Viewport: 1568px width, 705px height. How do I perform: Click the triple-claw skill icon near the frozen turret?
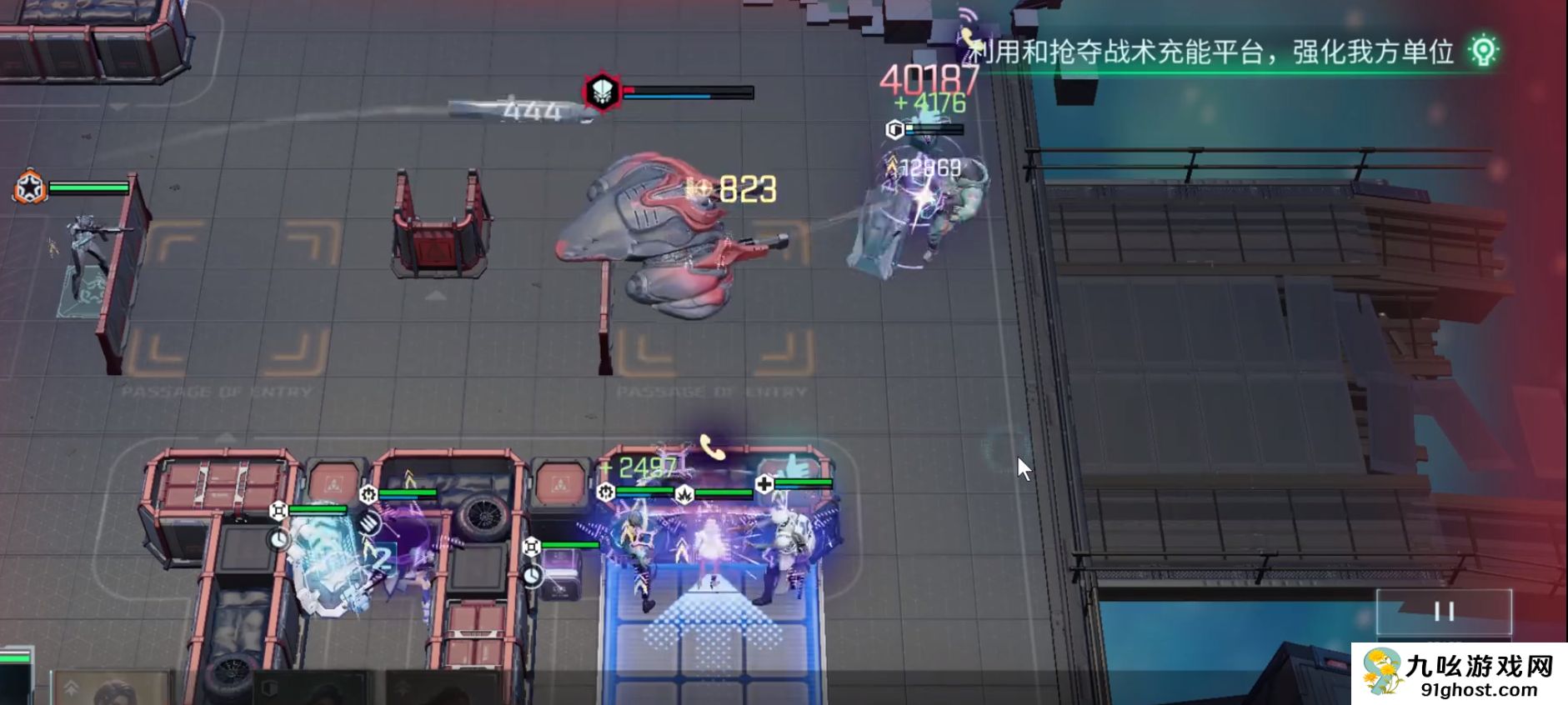click(x=369, y=523)
